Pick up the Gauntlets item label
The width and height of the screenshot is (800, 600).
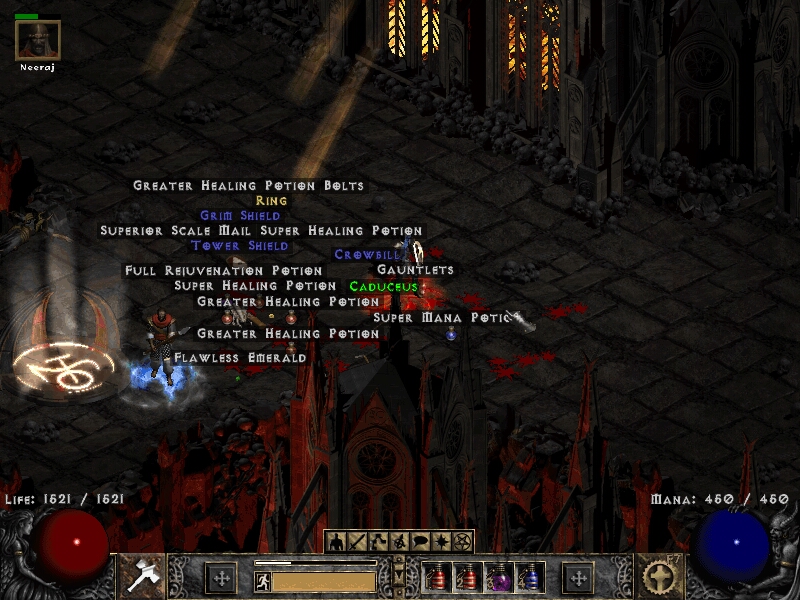point(415,270)
